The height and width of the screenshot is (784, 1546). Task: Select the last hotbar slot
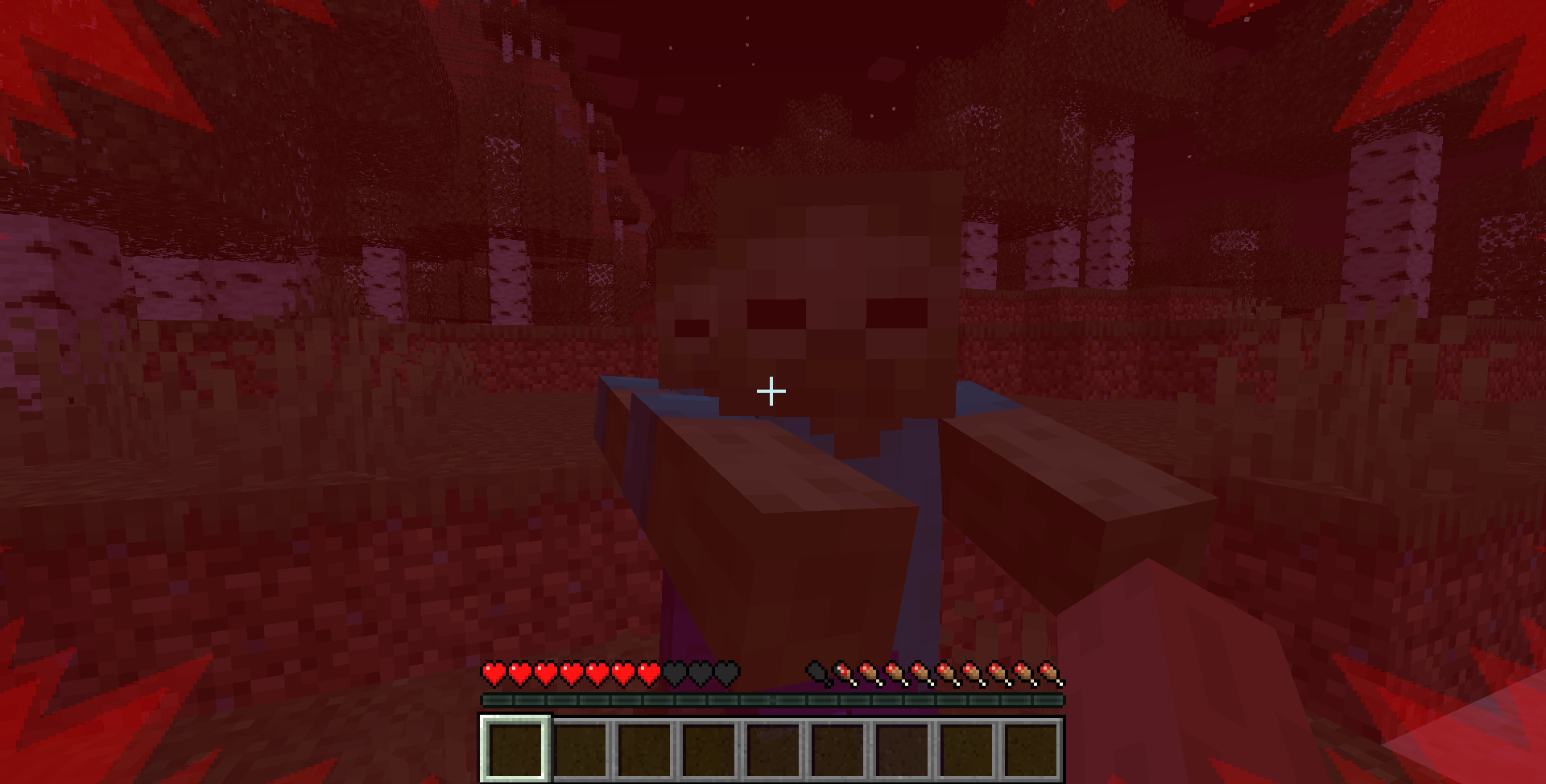tap(1032, 749)
